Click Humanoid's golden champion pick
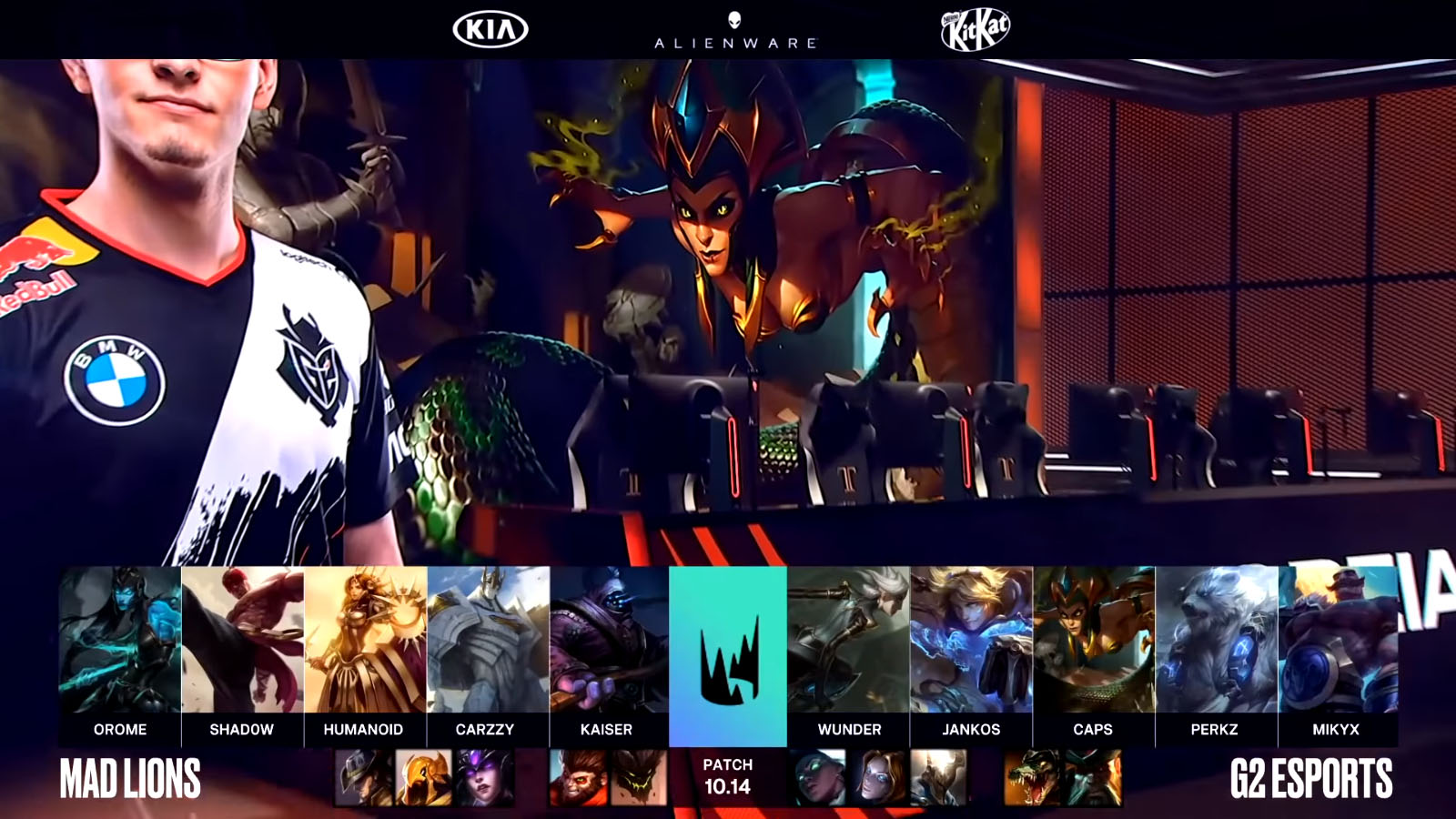The height and width of the screenshot is (819, 1456). click(364, 641)
